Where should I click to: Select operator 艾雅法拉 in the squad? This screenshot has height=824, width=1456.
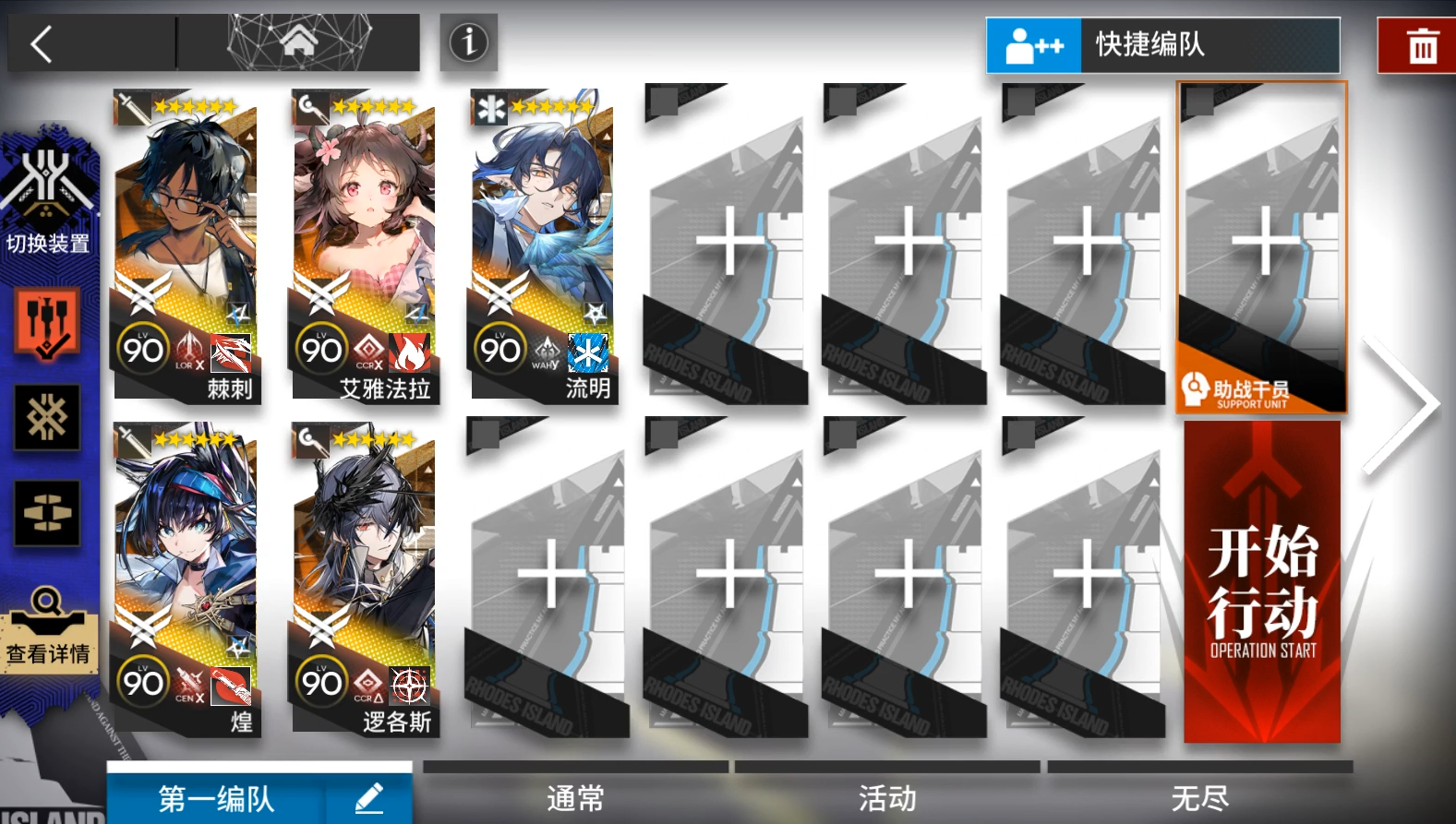pos(364,245)
